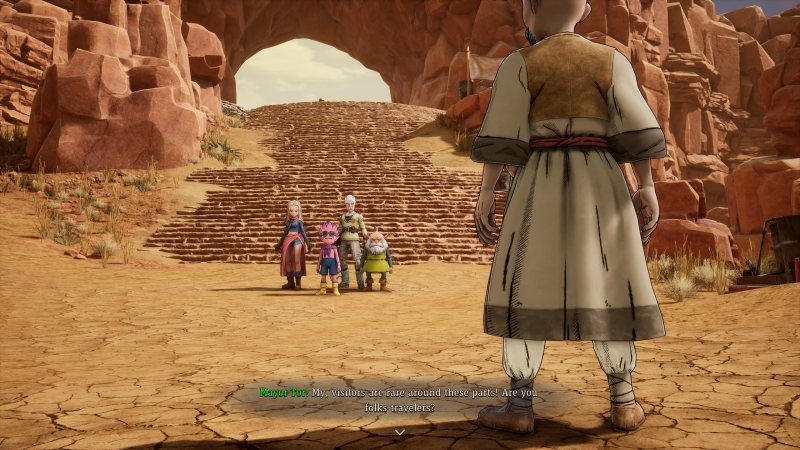This screenshot has width=800, height=450.
Task: Advance dialogue with the down arrow indicator
Action: click(x=399, y=432)
